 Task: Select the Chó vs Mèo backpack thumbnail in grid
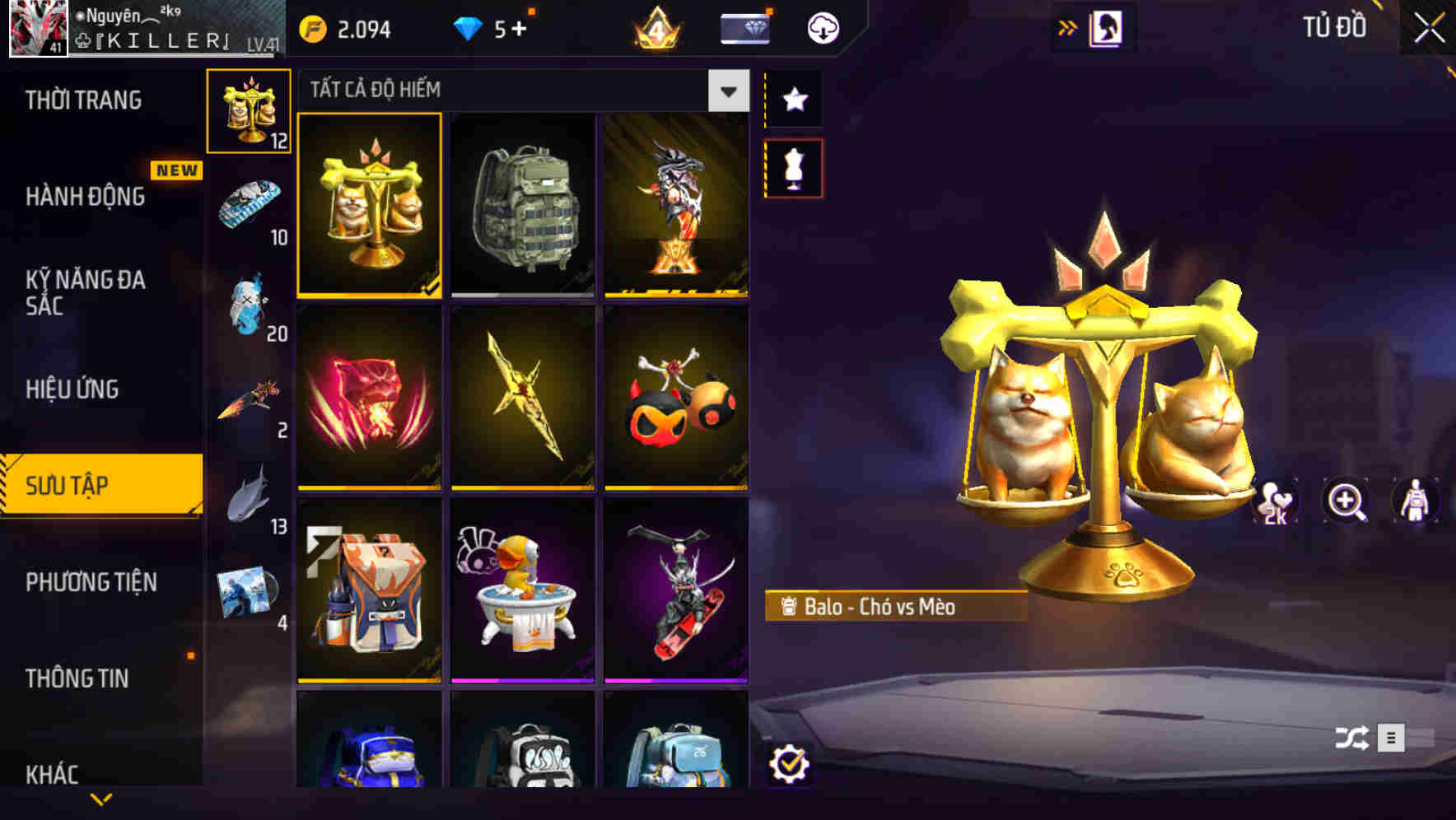click(x=370, y=206)
